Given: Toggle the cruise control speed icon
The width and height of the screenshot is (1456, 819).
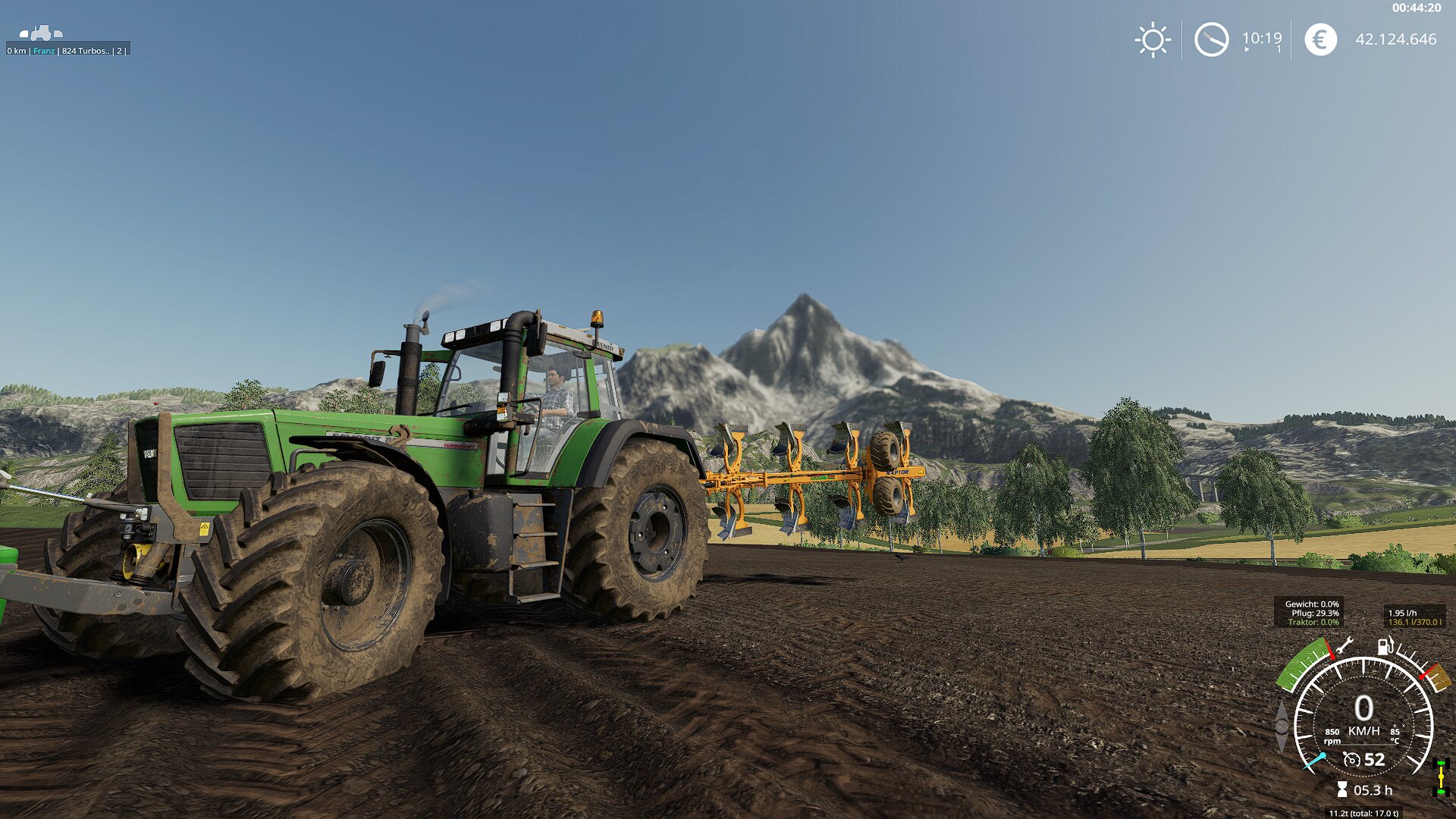Looking at the screenshot, I should [1351, 759].
